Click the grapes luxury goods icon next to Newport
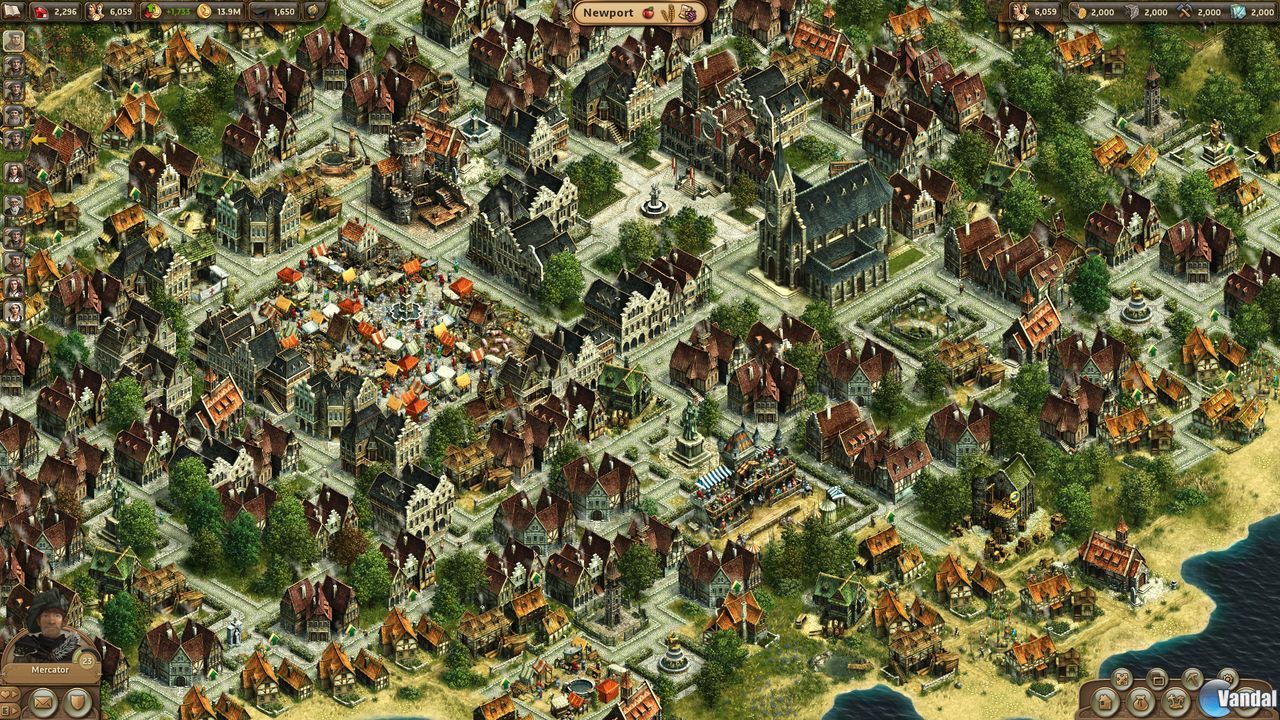Viewport: 1280px width, 720px height. [692, 15]
